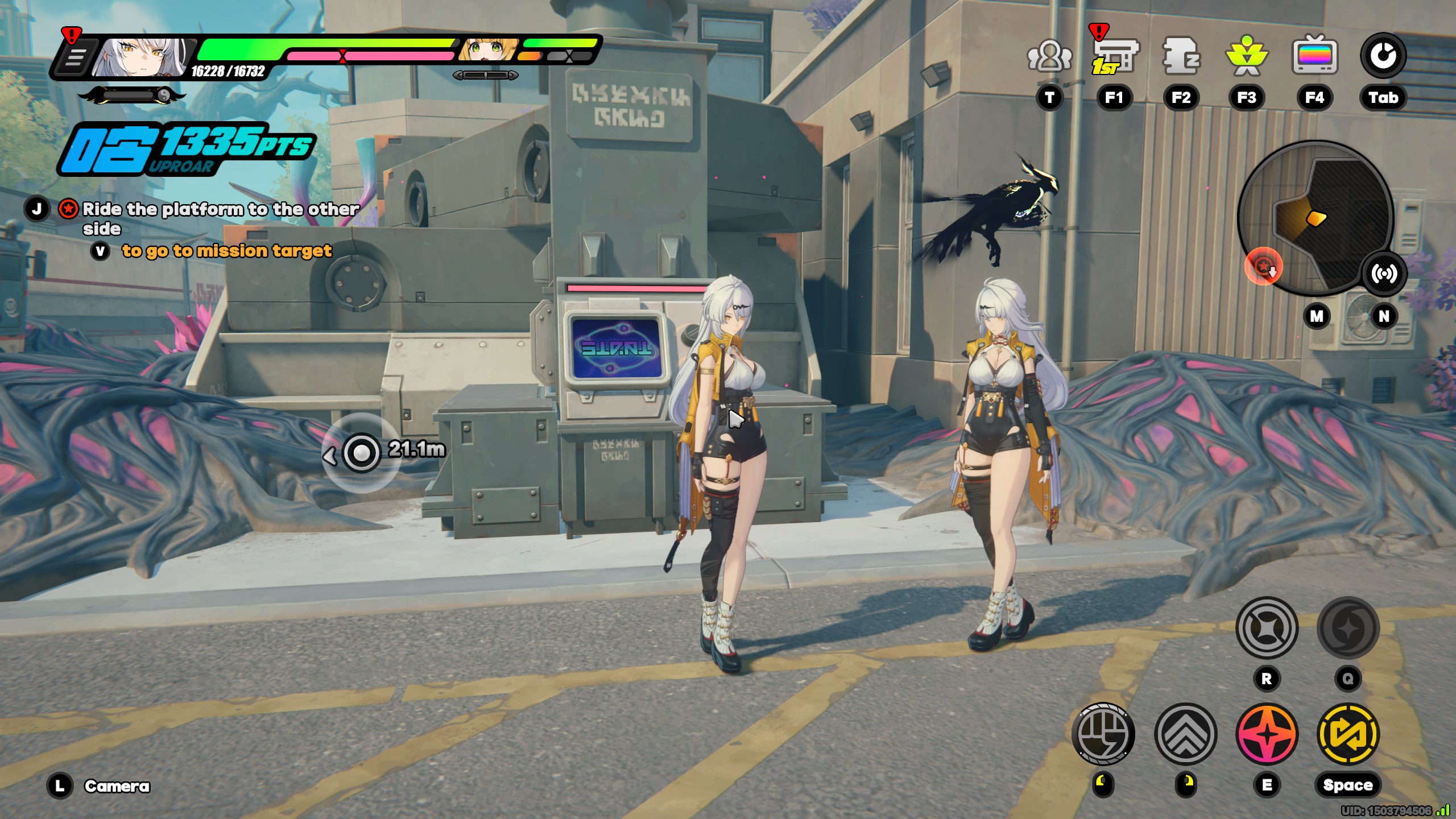The width and height of the screenshot is (1456, 819).
Task: Click the 21.1m waypoint marker
Action: [361, 453]
